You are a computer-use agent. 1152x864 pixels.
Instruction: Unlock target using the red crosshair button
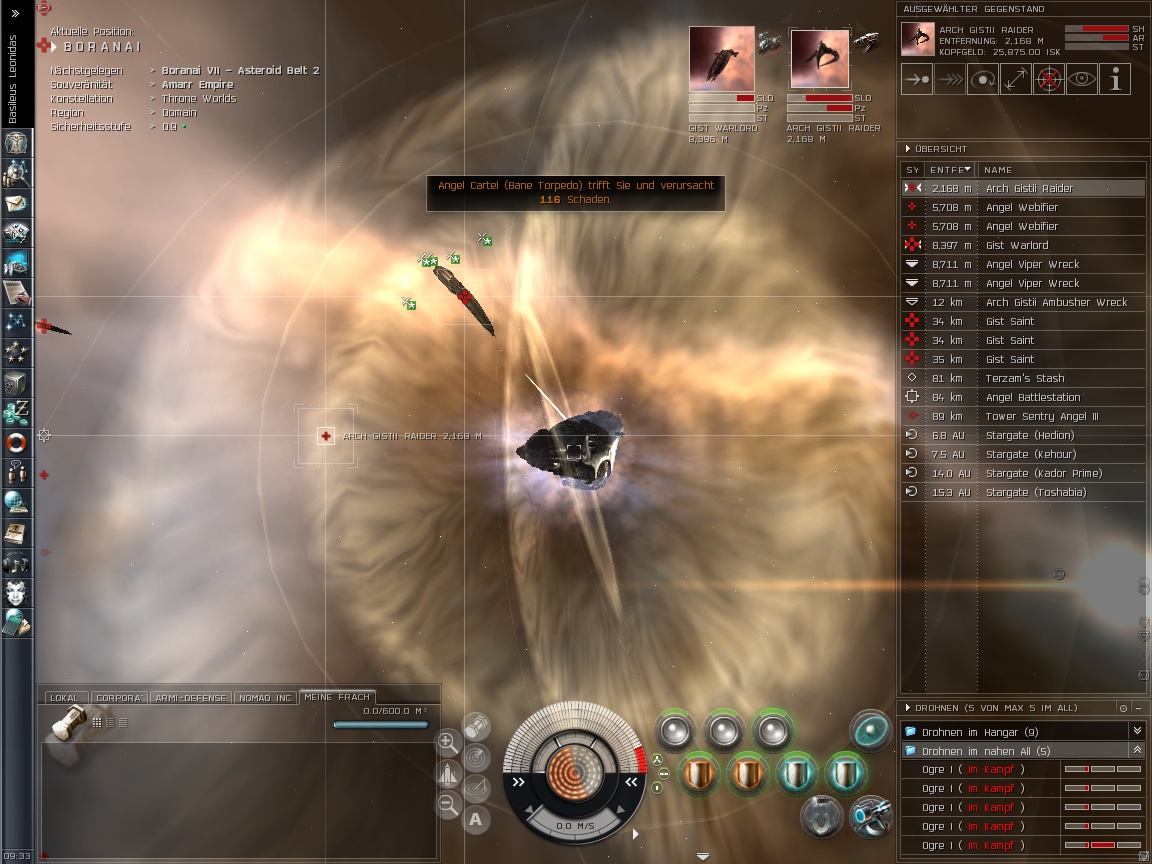tap(1049, 79)
